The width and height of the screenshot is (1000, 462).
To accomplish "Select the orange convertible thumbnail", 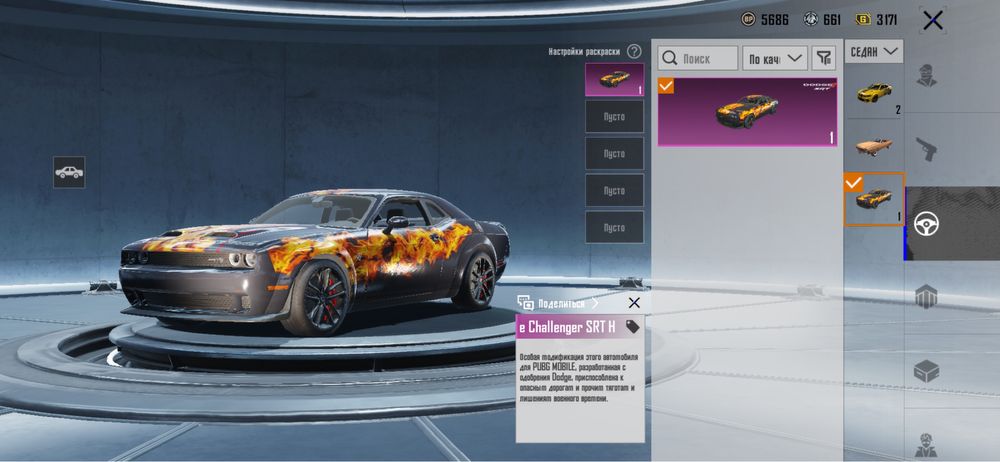I will (873, 146).
